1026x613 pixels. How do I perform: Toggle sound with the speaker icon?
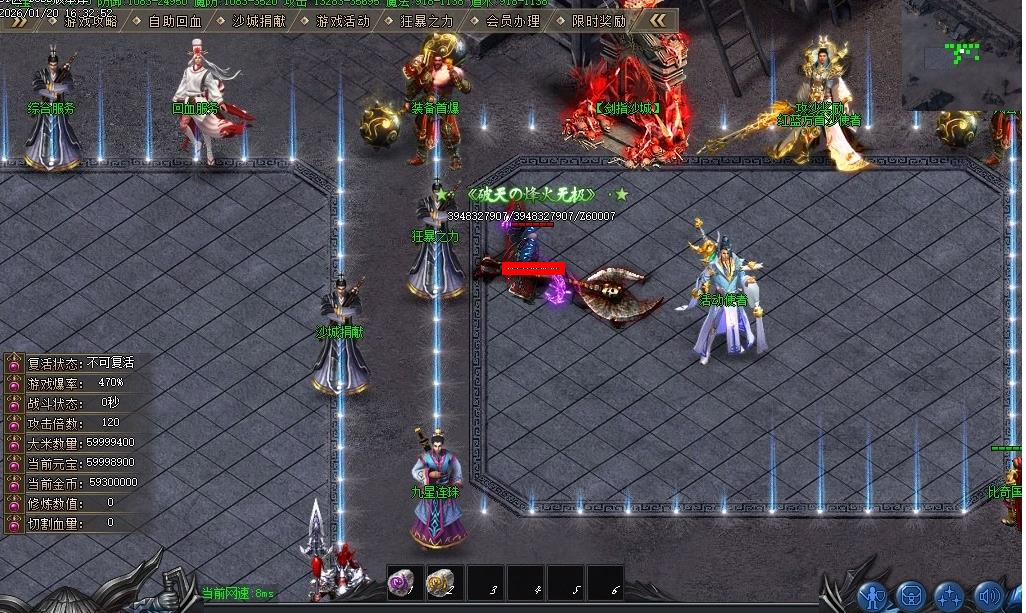coord(988,596)
